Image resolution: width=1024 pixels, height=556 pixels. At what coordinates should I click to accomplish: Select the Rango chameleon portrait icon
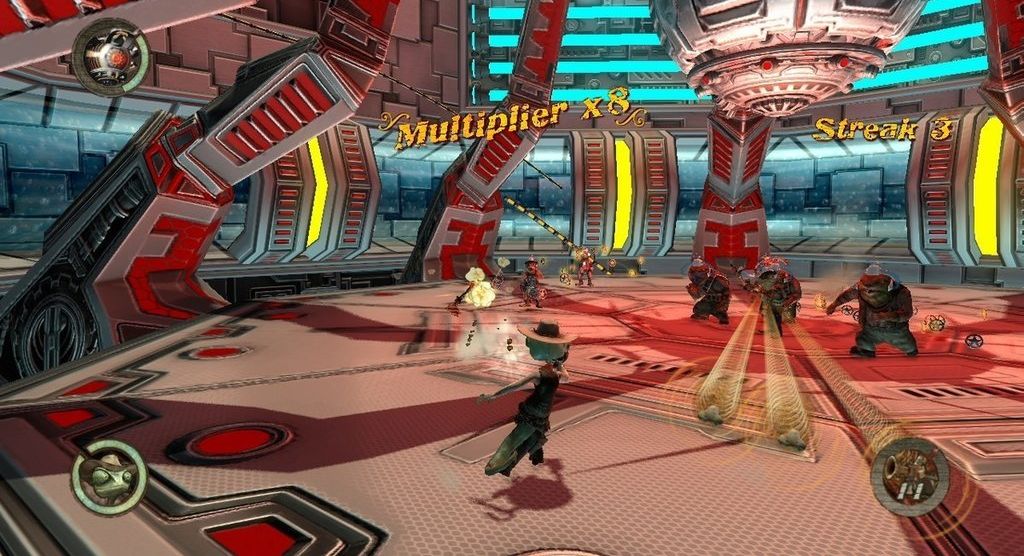[108, 477]
